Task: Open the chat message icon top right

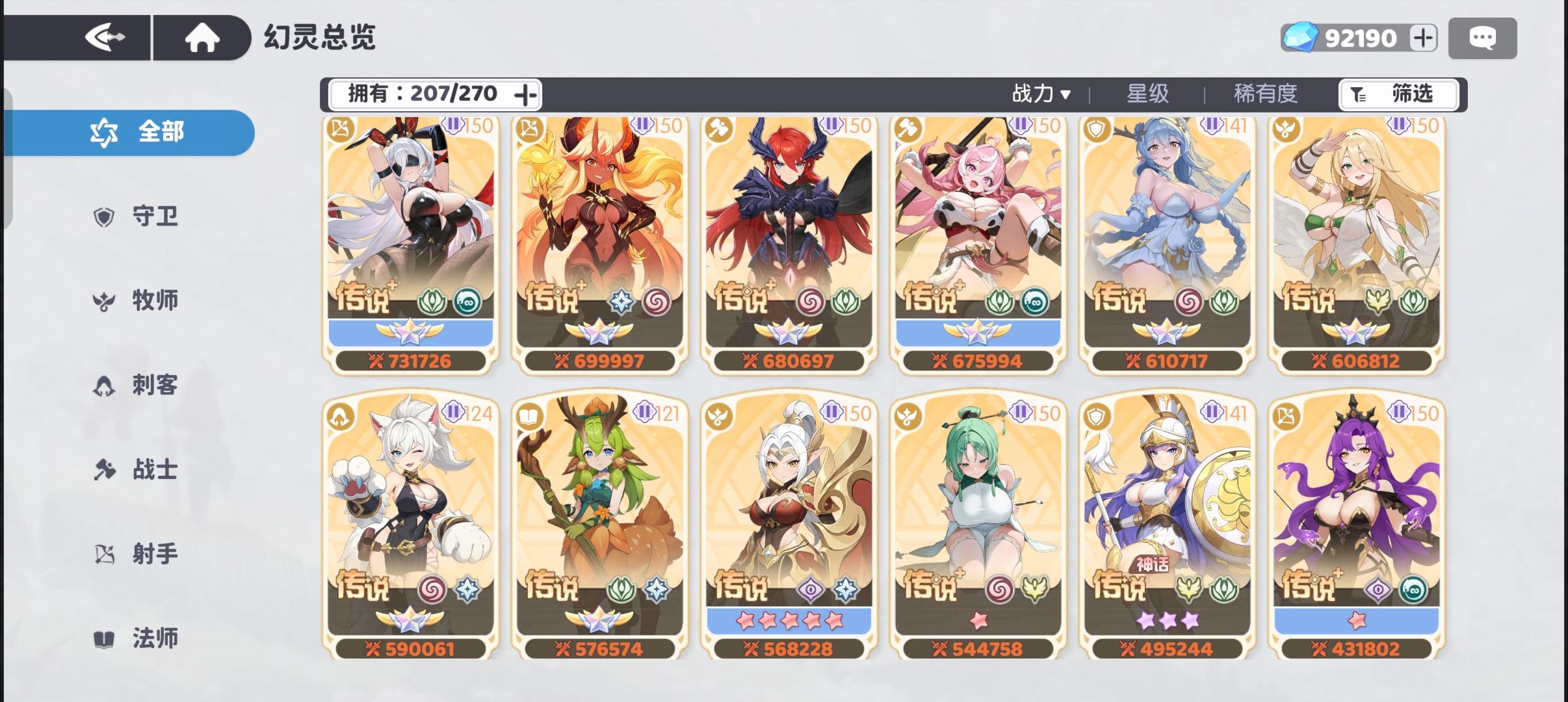Action: (1483, 38)
